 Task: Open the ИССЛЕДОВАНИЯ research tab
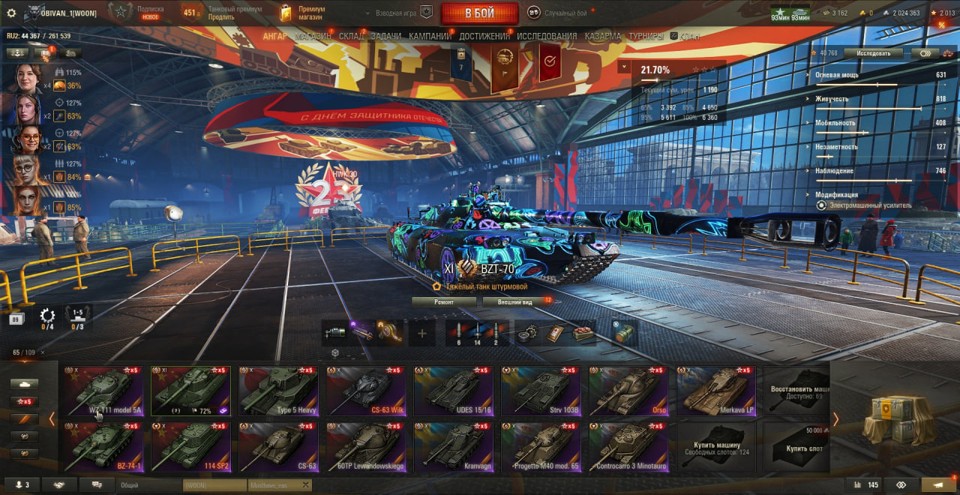pyautogui.click(x=547, y=36)
